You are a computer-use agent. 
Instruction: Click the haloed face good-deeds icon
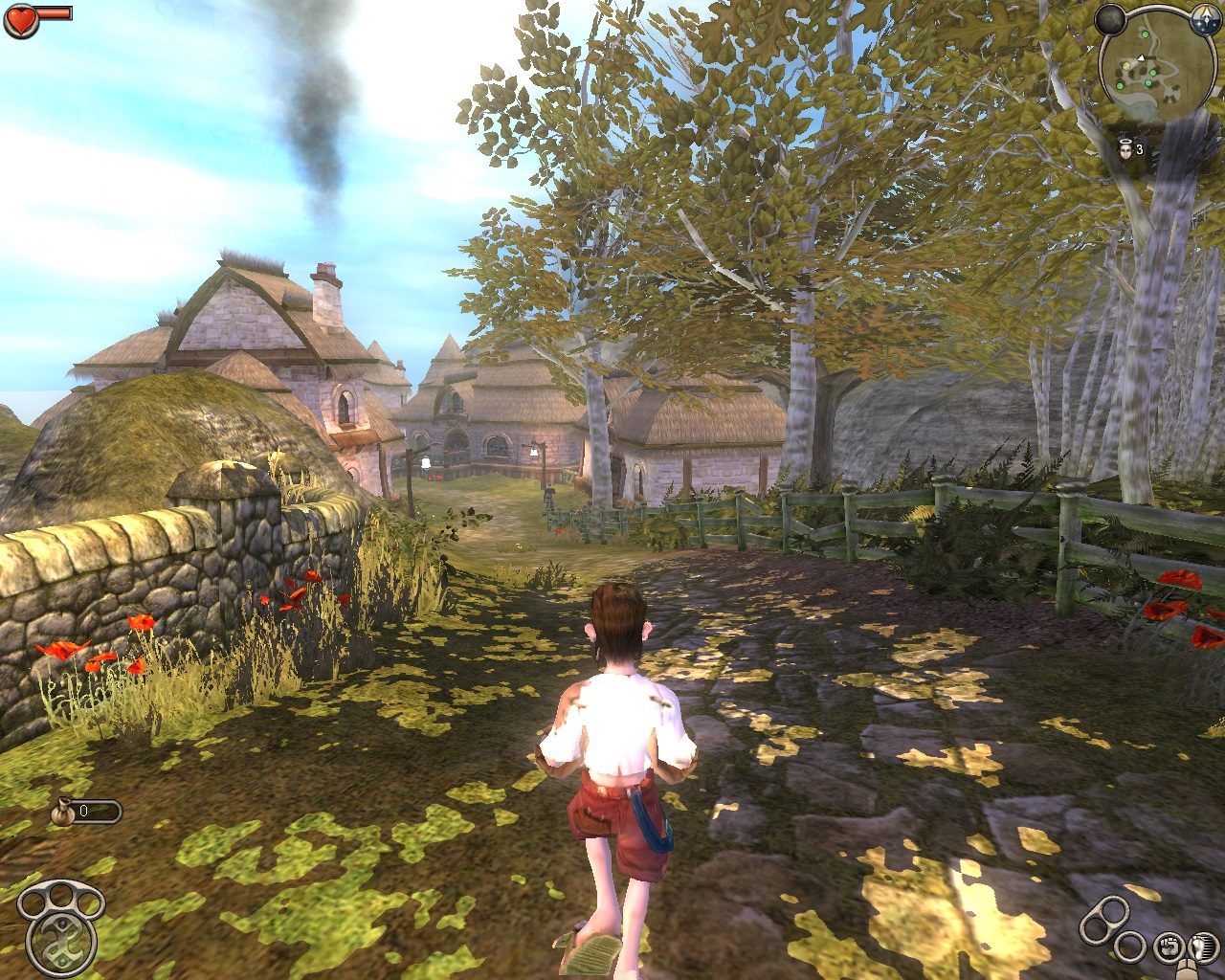coord(1127,148)
